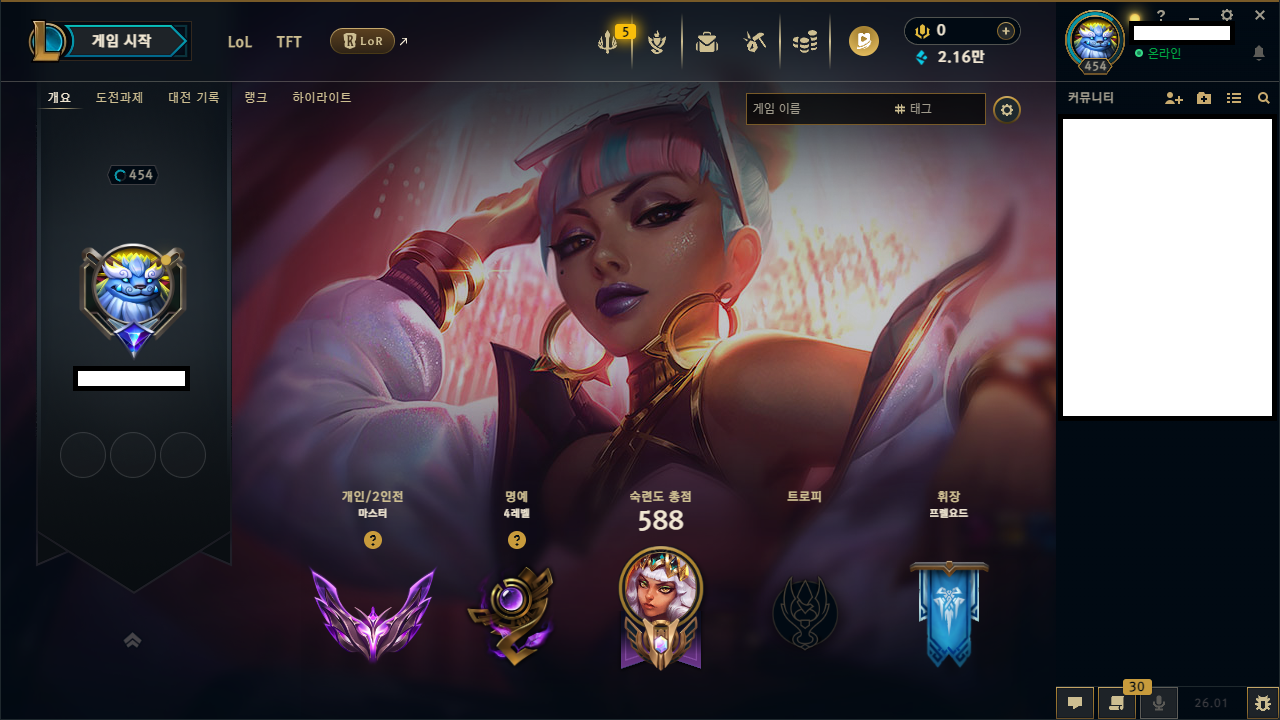The image size is (1280, 720).
Task: Show the 하이라이트 highlights tab
Action: pyautogui.click(x=322, y=98)
